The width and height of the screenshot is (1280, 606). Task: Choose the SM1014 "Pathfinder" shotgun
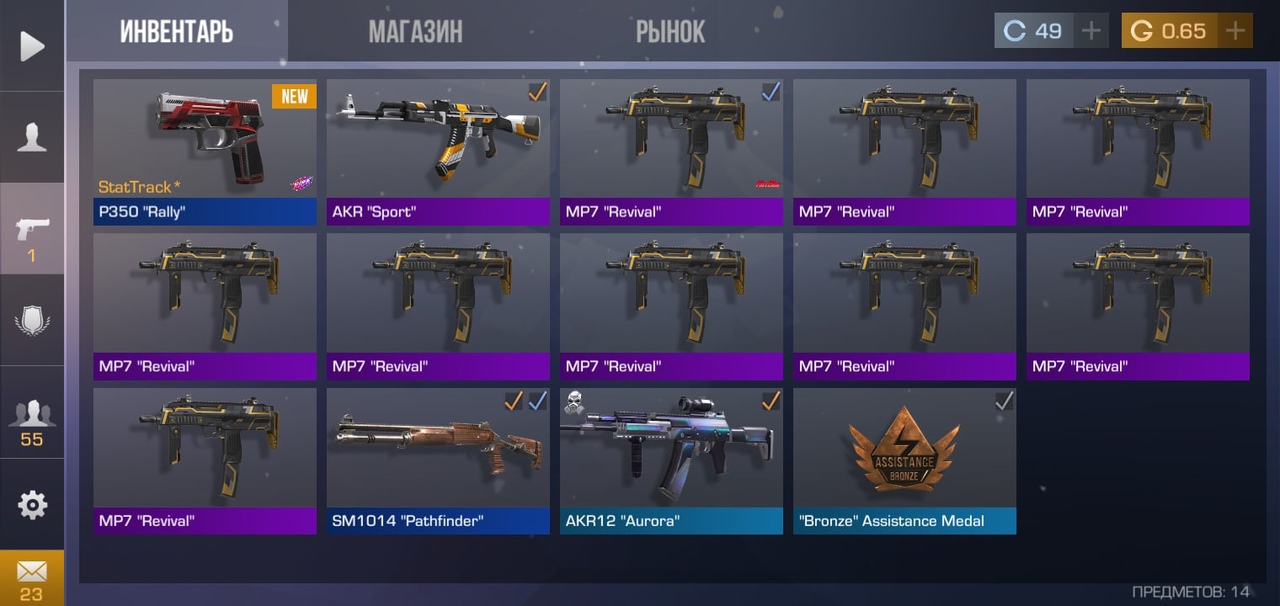click(x=438, y=461)
